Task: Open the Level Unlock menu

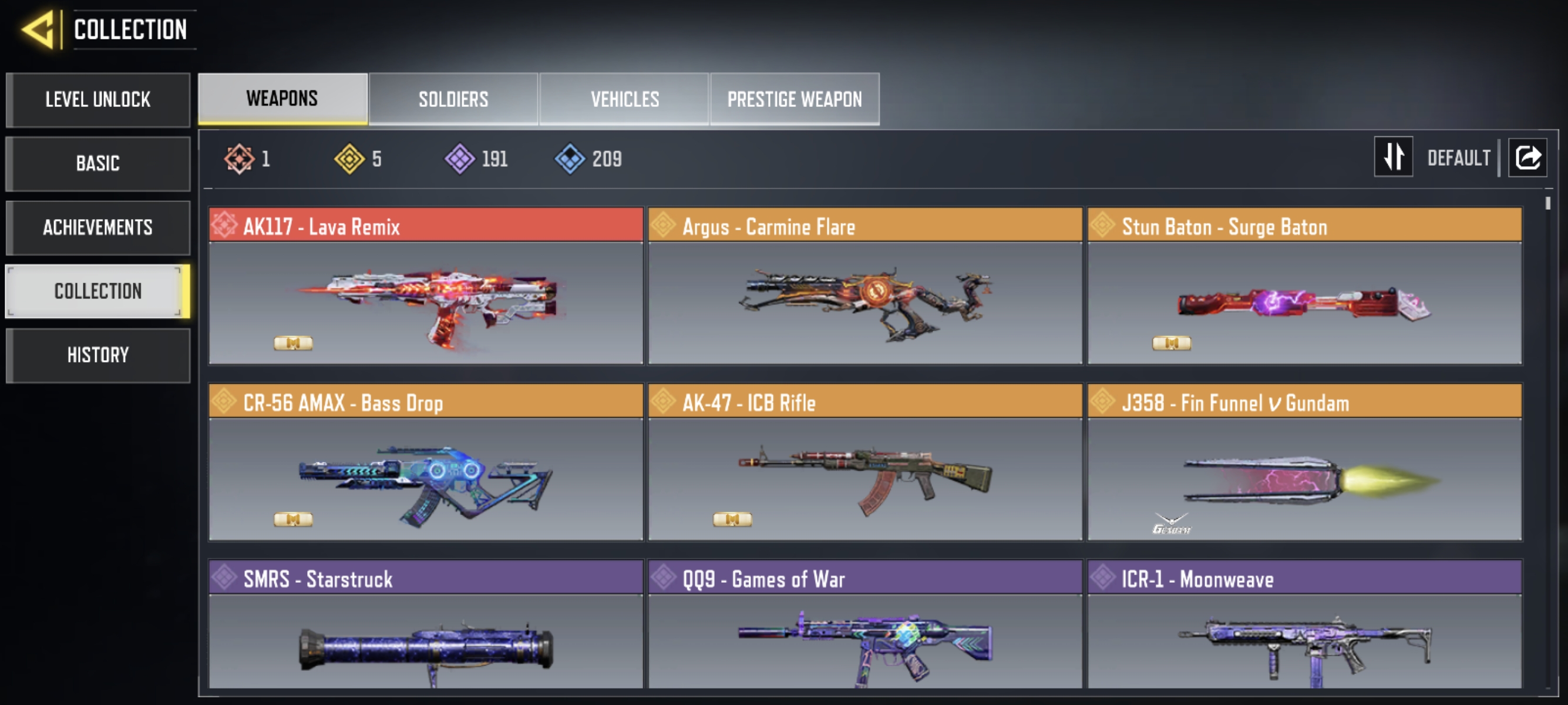Action: click(x=98, y=100)
